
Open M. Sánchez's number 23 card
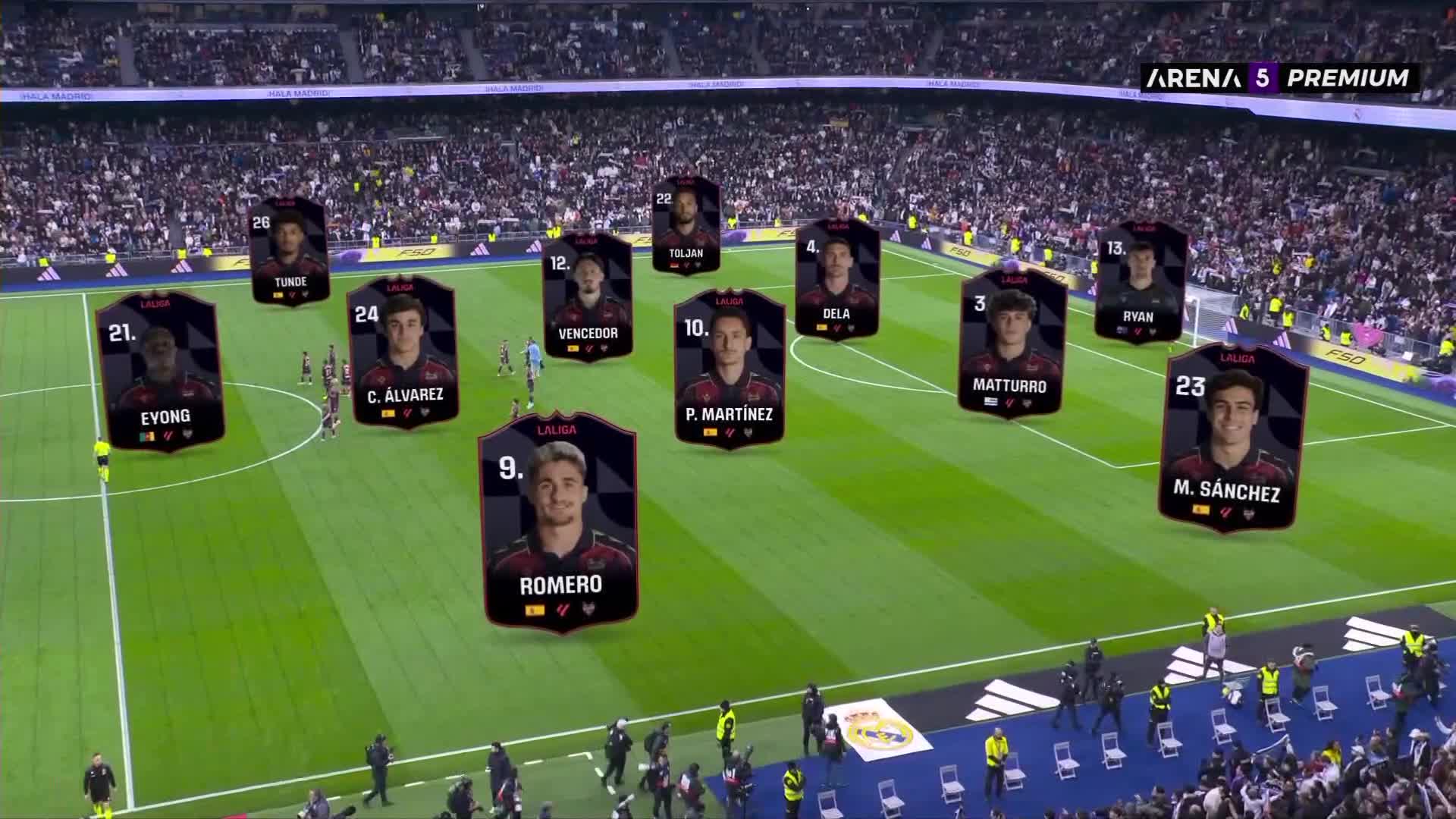1233,438
